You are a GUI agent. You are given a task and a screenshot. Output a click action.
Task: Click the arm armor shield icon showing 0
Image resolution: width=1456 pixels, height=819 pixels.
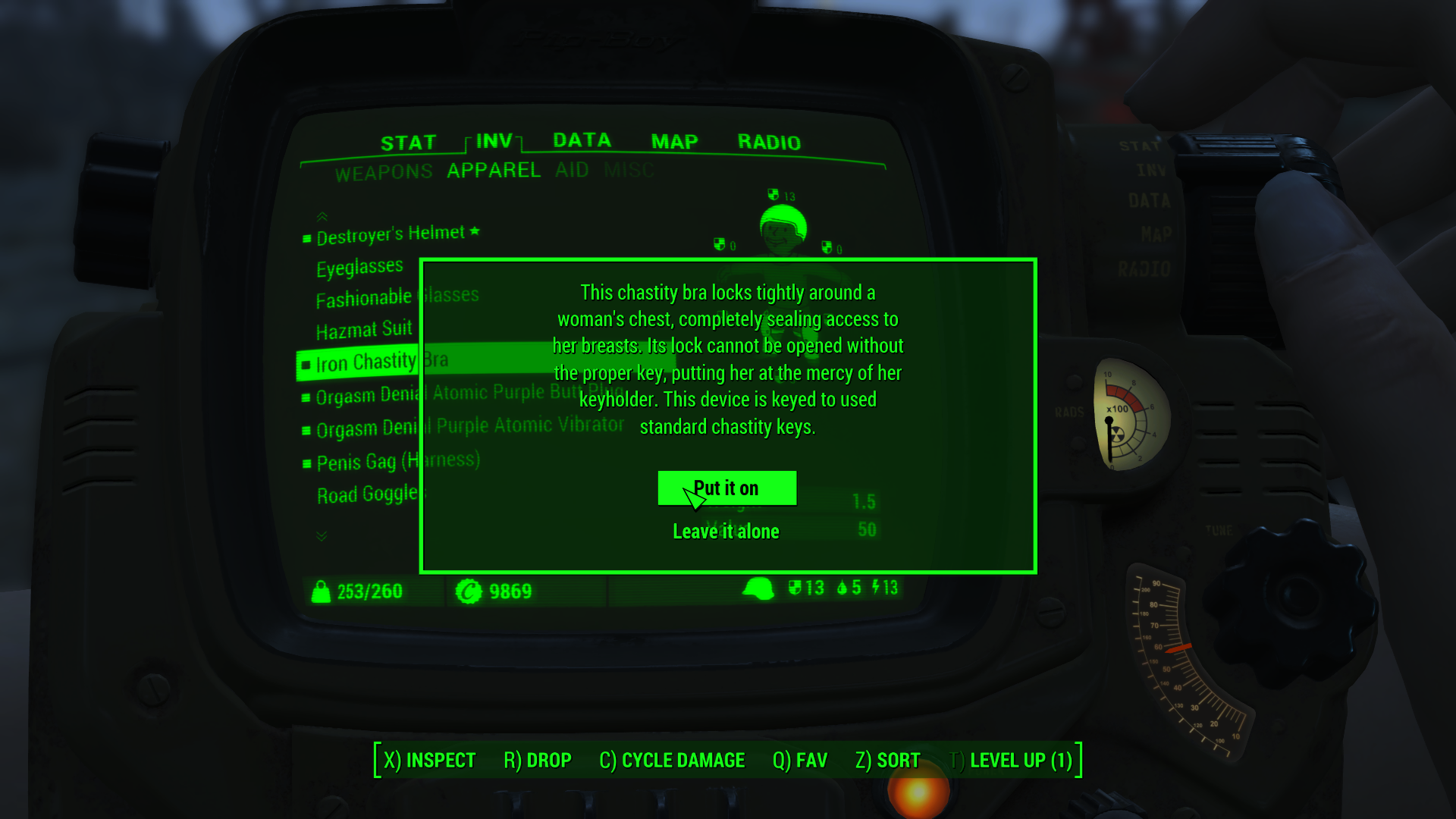[718, 244]
